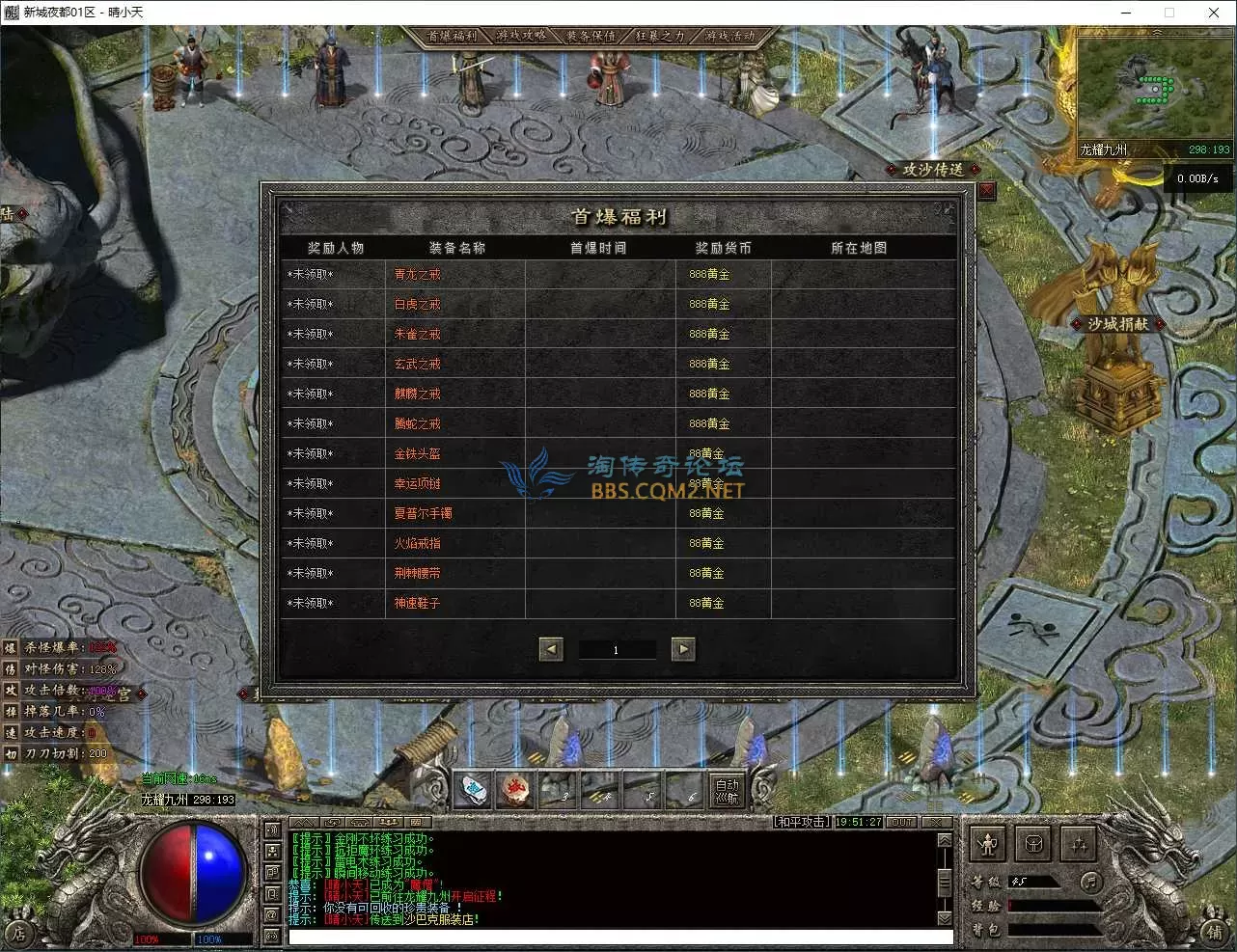Enable 自动巡航 auto-cruise mode
This screenshot has height=952, width=1237.
point(726,791)
